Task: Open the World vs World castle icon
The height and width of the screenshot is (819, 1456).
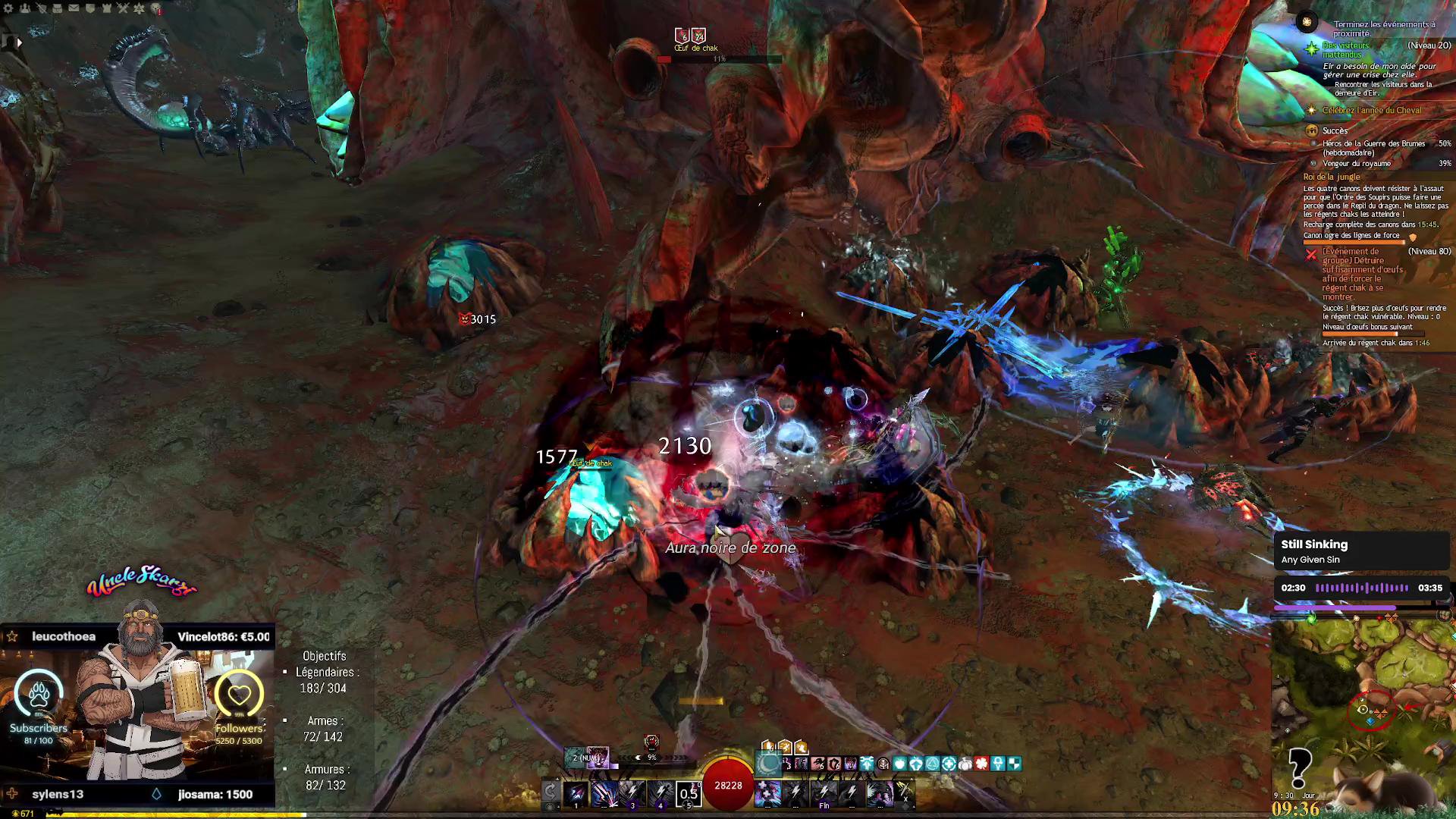Action: coord(106,8)
